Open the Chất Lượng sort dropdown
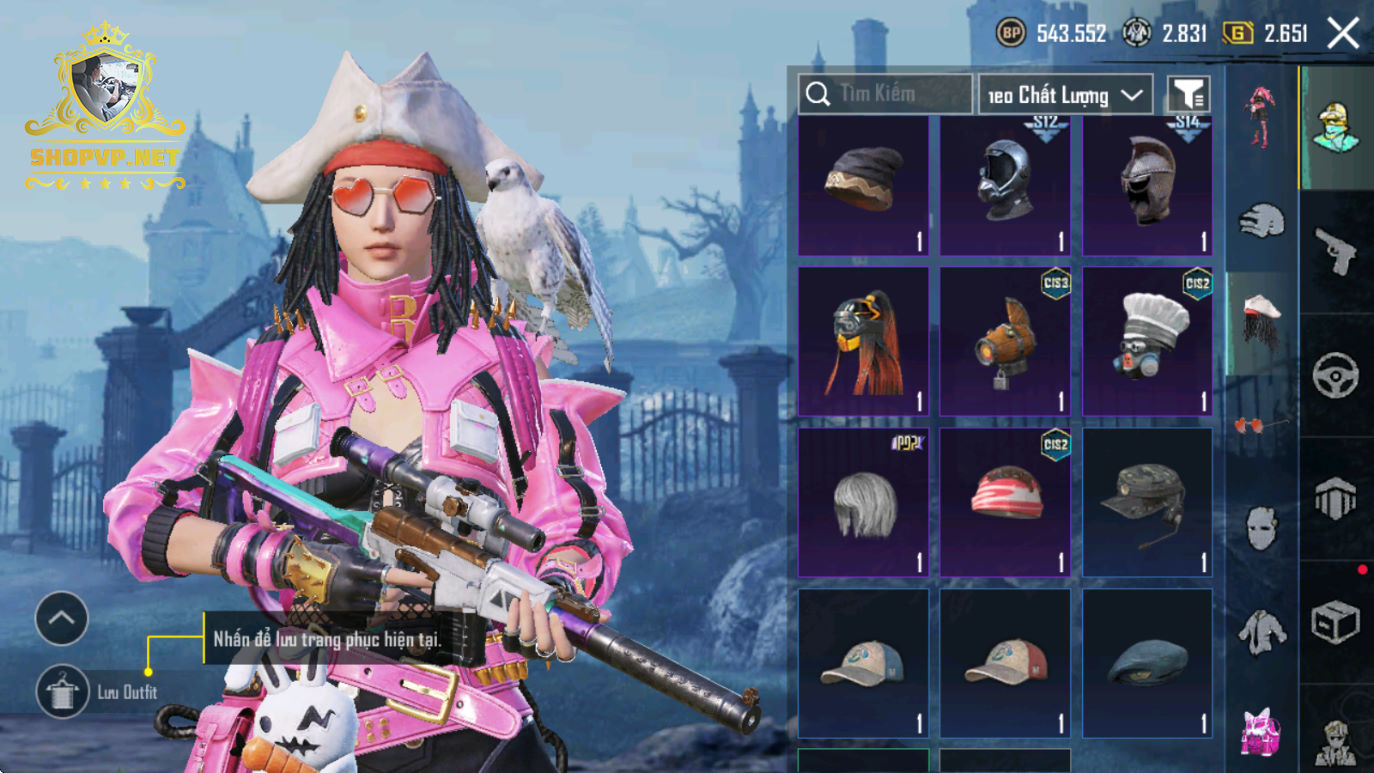This screenshot has width=1374, height=773. (x=1065, y=95)
